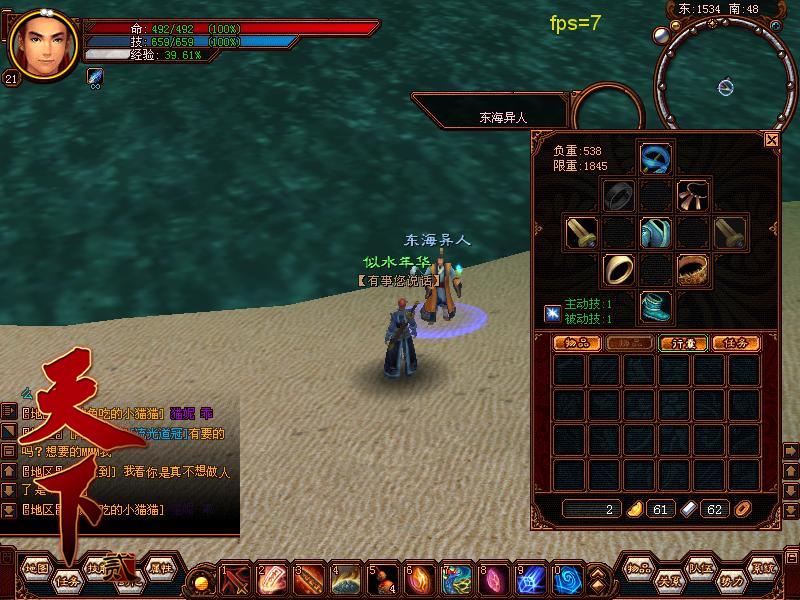Open the 物品 inventory button in bottom bar

coord(640,566)
